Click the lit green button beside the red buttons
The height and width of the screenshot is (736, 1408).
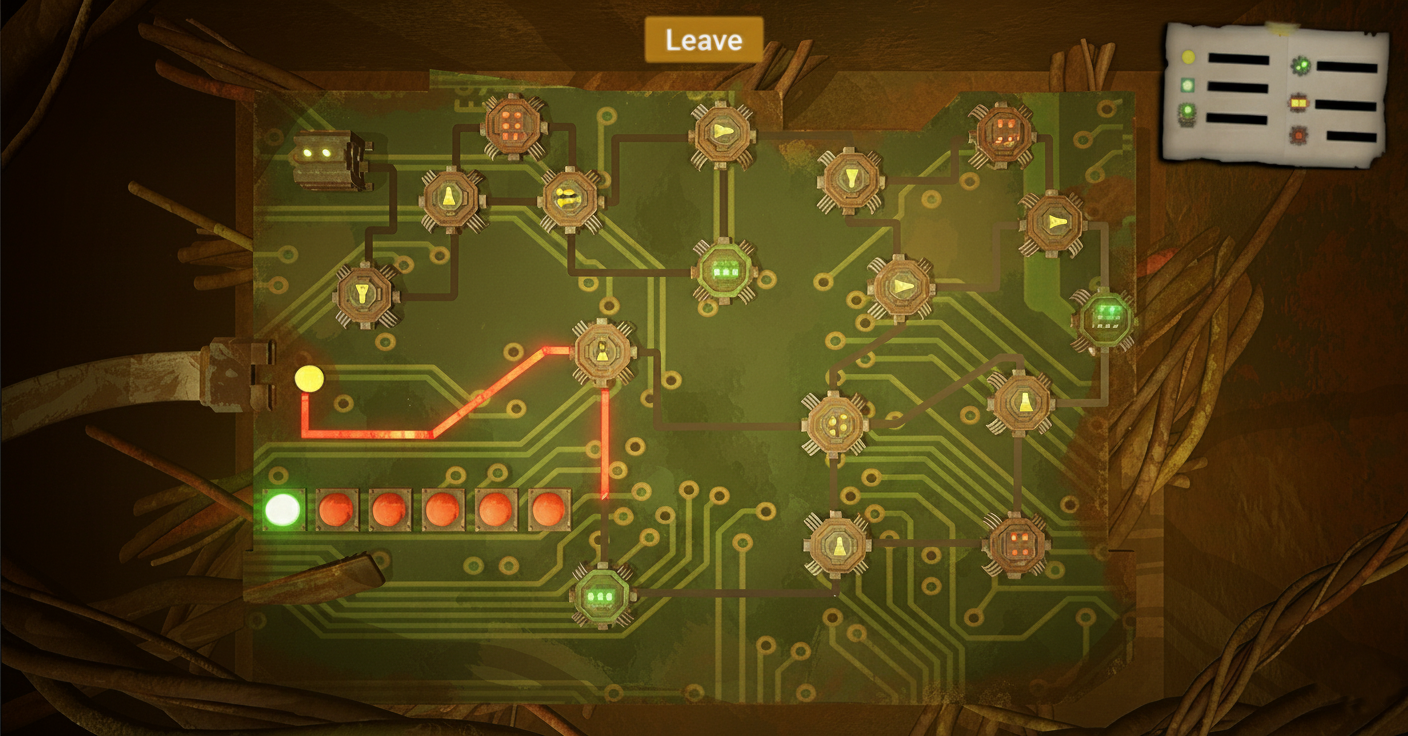[282, 510]
